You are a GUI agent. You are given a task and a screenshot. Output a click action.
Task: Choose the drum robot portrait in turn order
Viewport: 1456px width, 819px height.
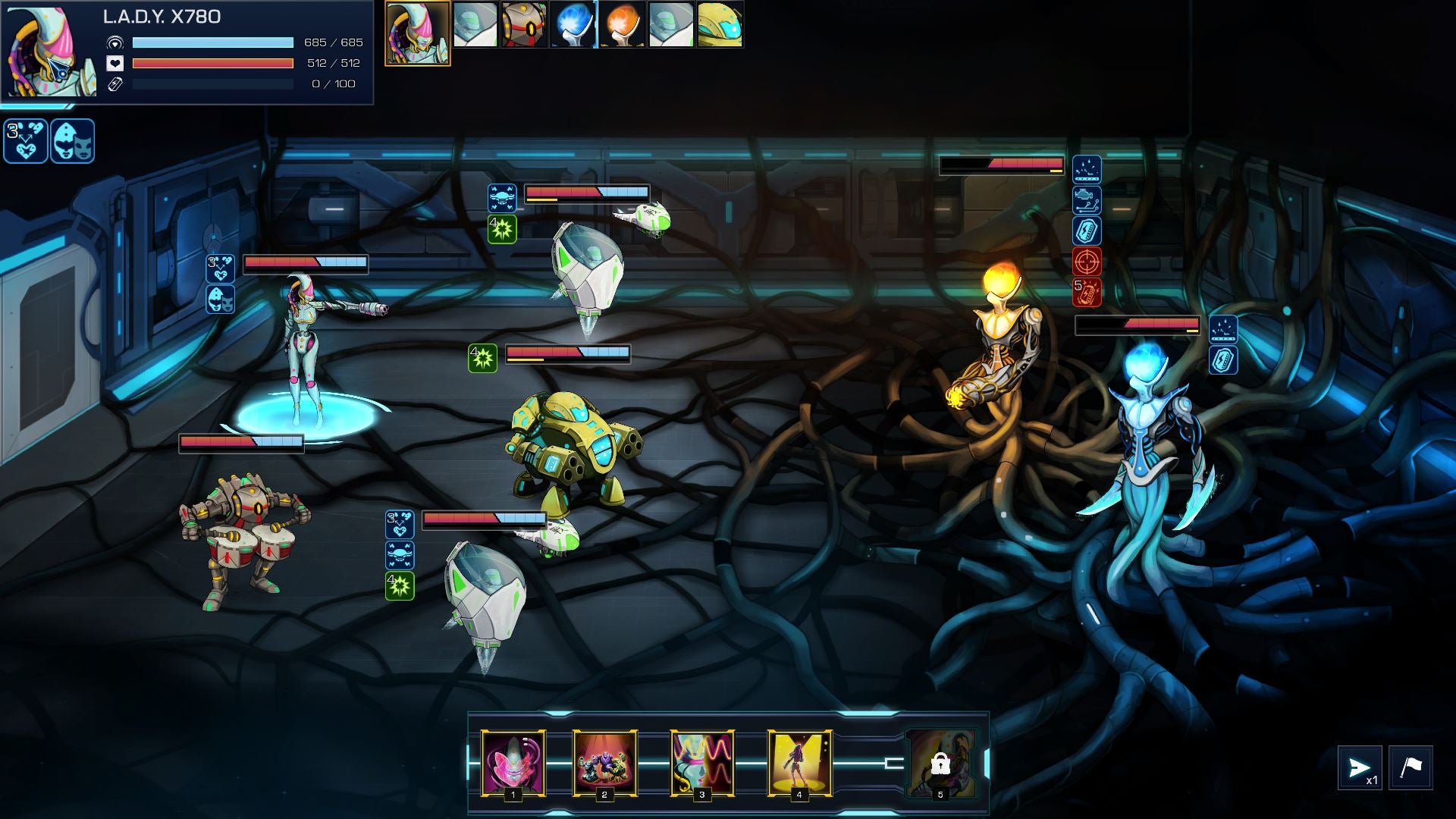(524, 24)
